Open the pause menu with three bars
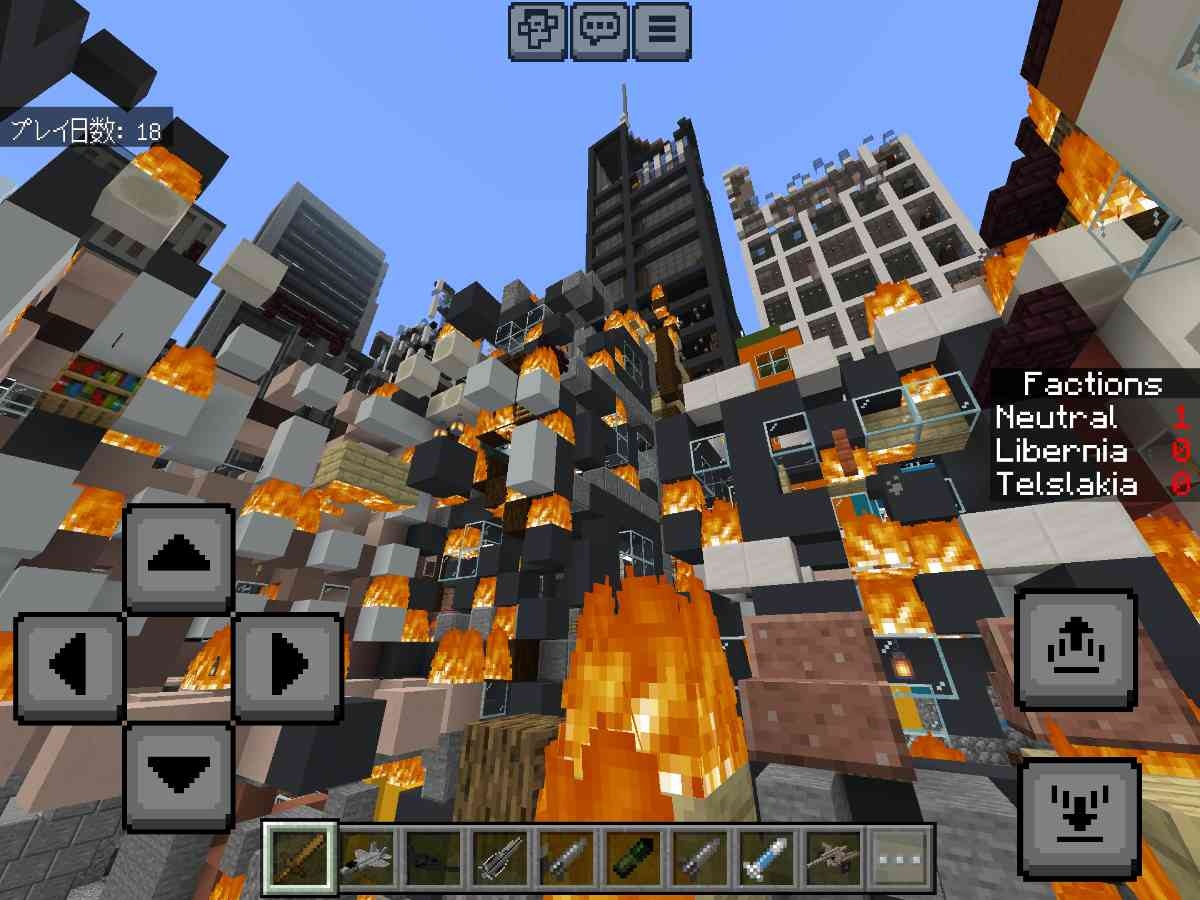This screenshot has width=1200, height=900. click(x=661, y=31)
